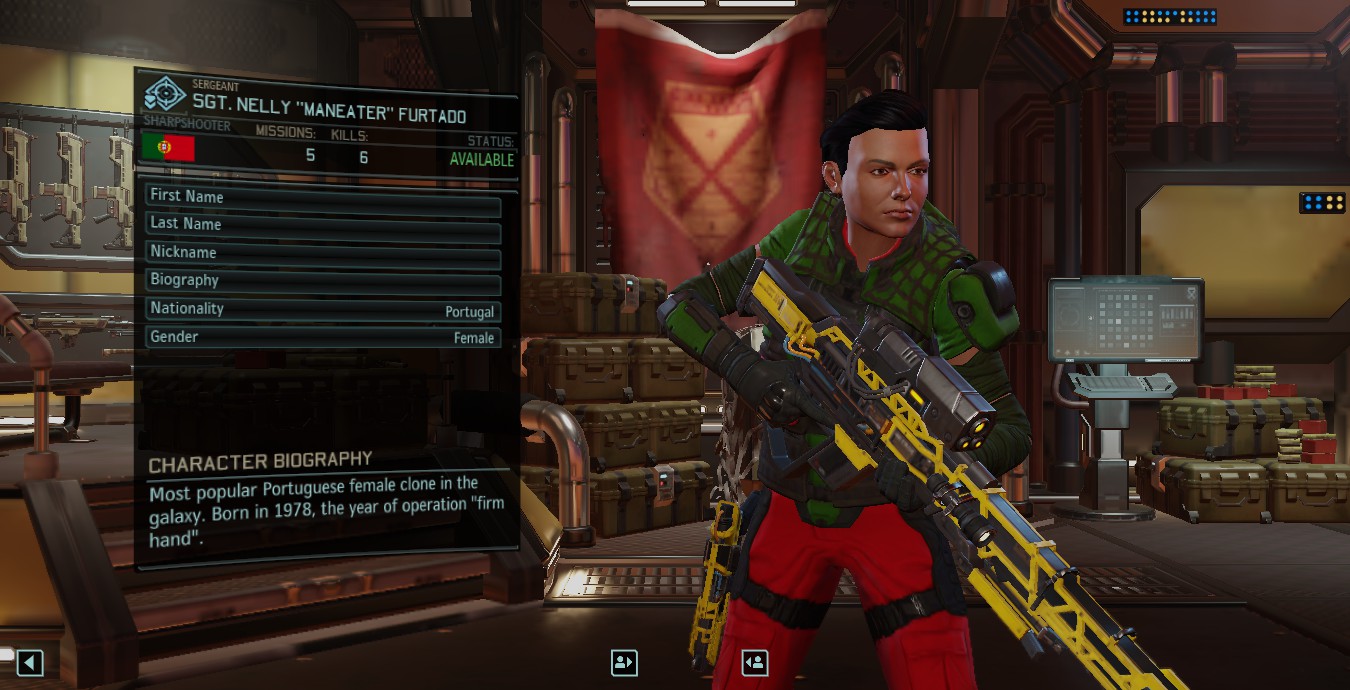The height and width of the screenshot is (690, 1350).
Task: Open the Last Name entry
Action: (x=322, y=225)
